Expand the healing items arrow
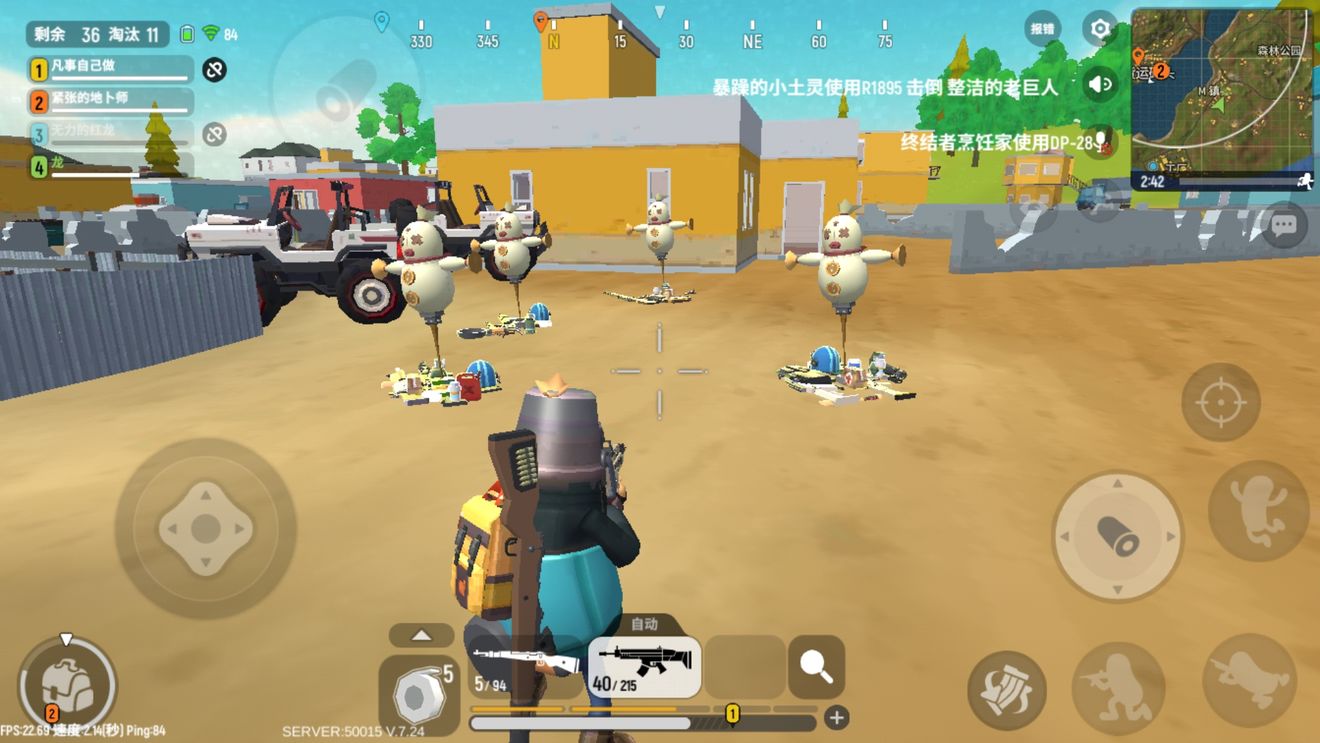This screenshot has height=743, width=1320. pyautogui.click(x=421, y=635)
